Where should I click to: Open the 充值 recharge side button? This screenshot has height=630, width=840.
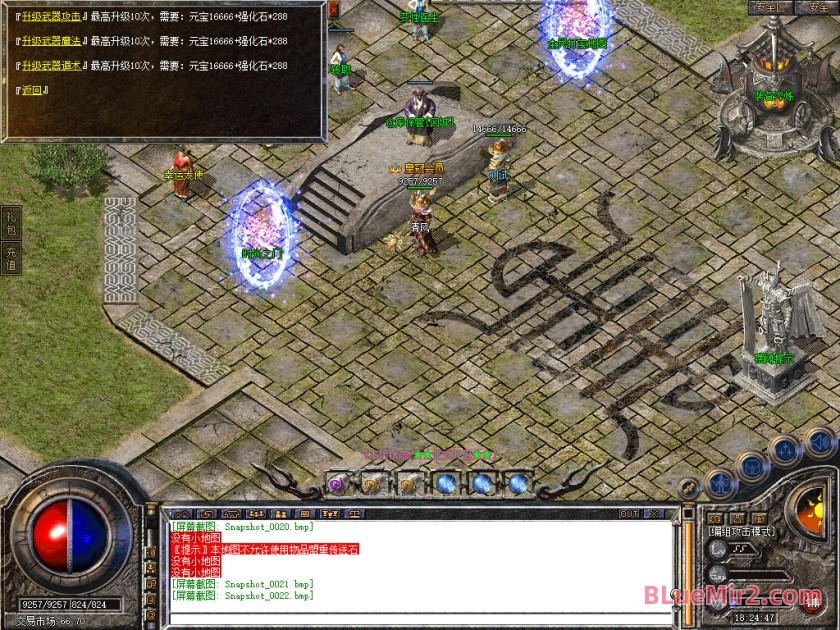point(11,259)
